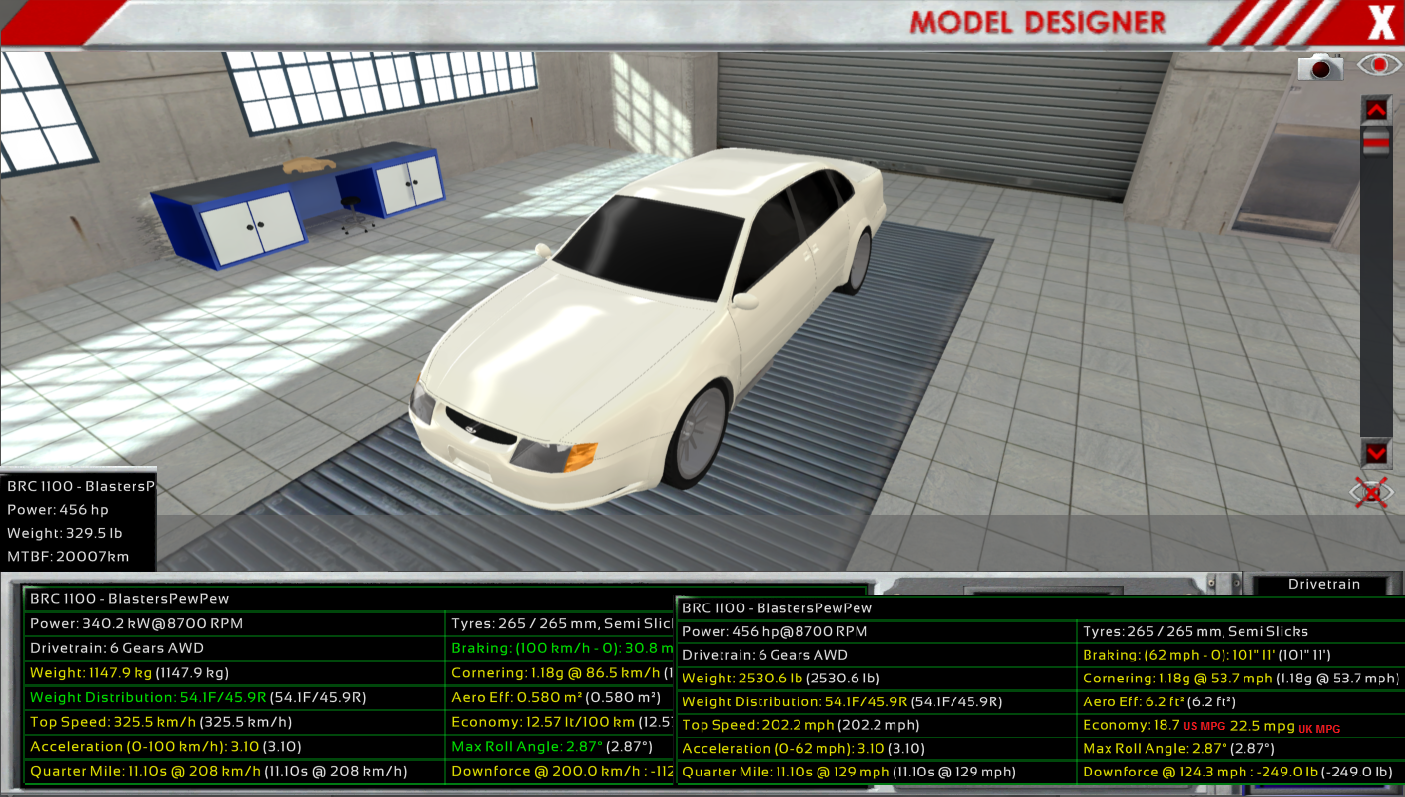Click the red down arrow button
The height and width of the screenshot is (797, 1405).
pyautogui.click(x=1377, y=453)
